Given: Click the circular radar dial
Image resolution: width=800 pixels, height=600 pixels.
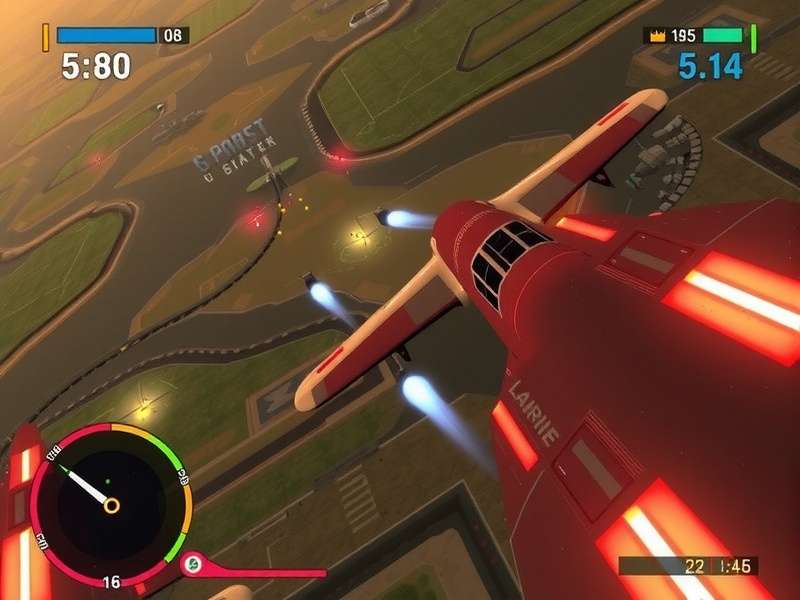Looking at the screenshot, I should coord(108,503).
